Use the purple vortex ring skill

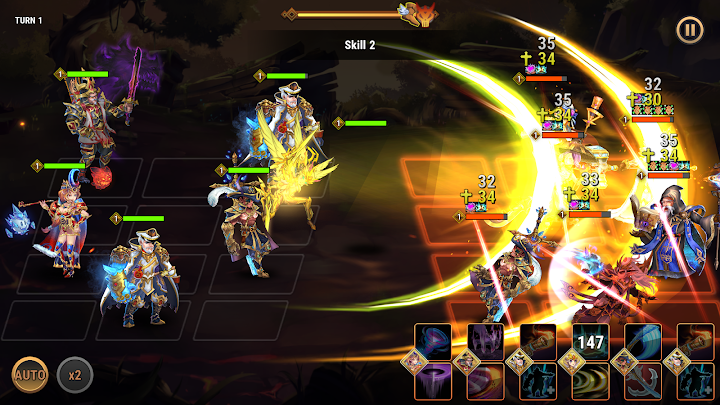433,382
